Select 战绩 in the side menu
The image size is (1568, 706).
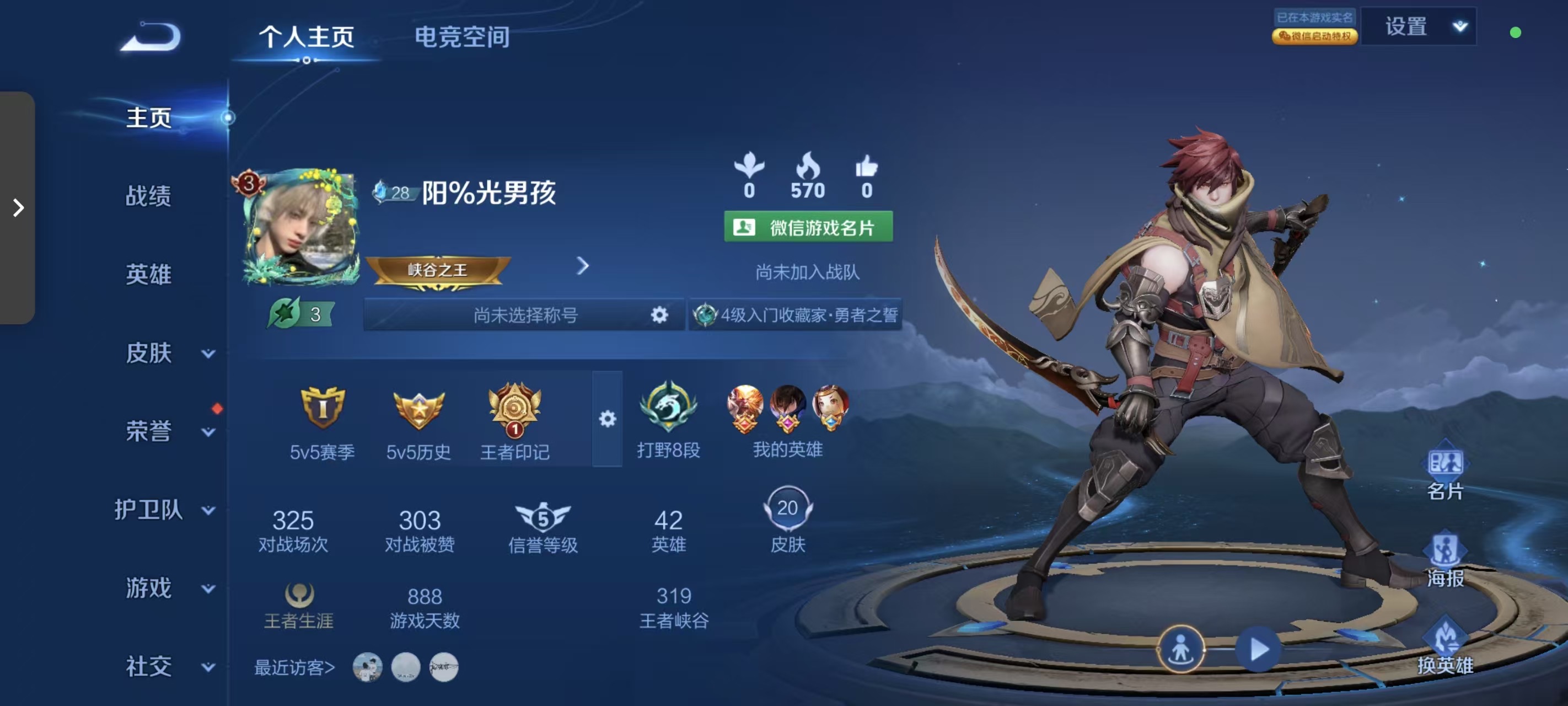(148, 196)
